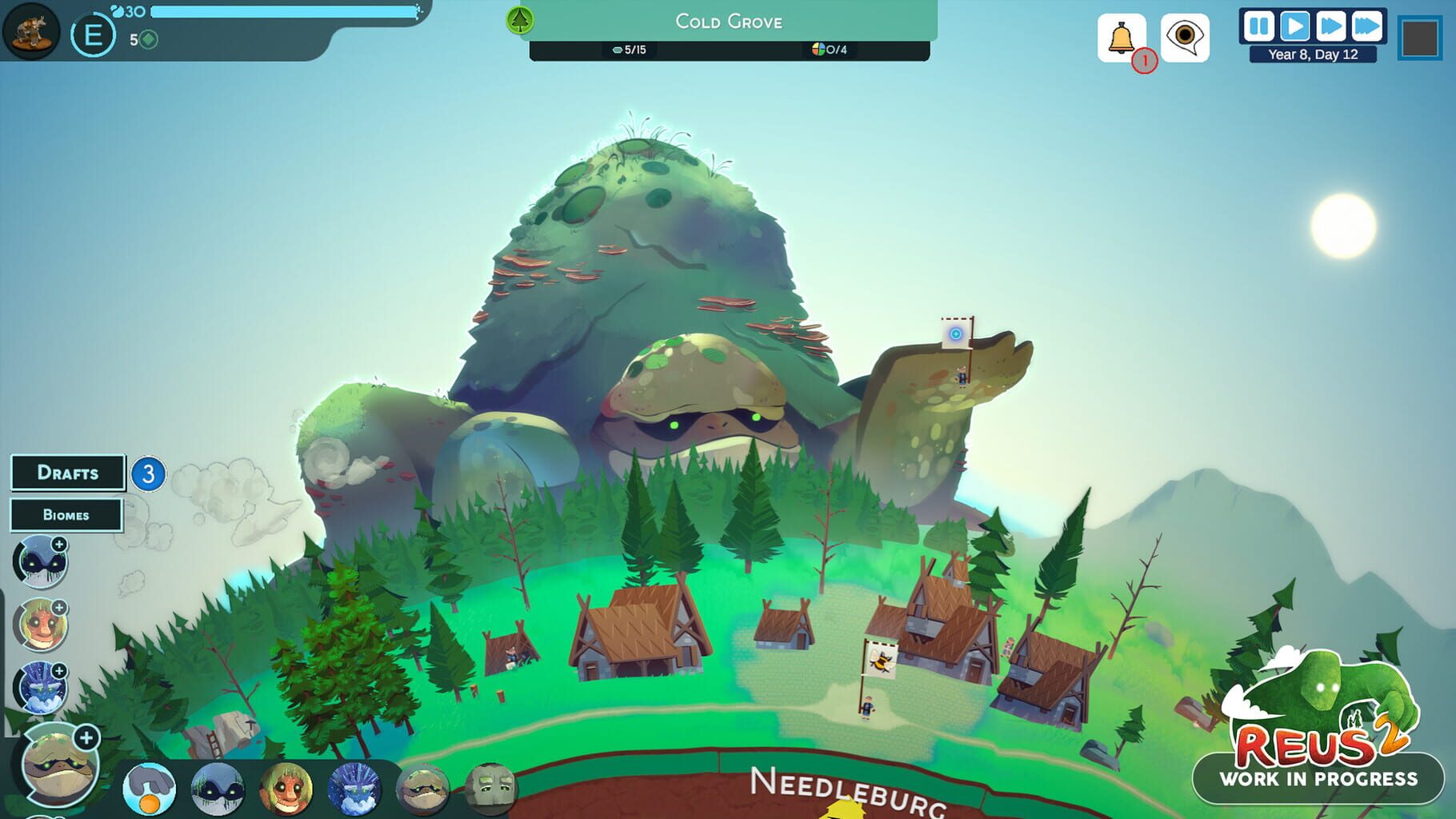Screen dimensions: 1456x819
Task: Click the blue water resource progress bar
Action: pos(284,11)
